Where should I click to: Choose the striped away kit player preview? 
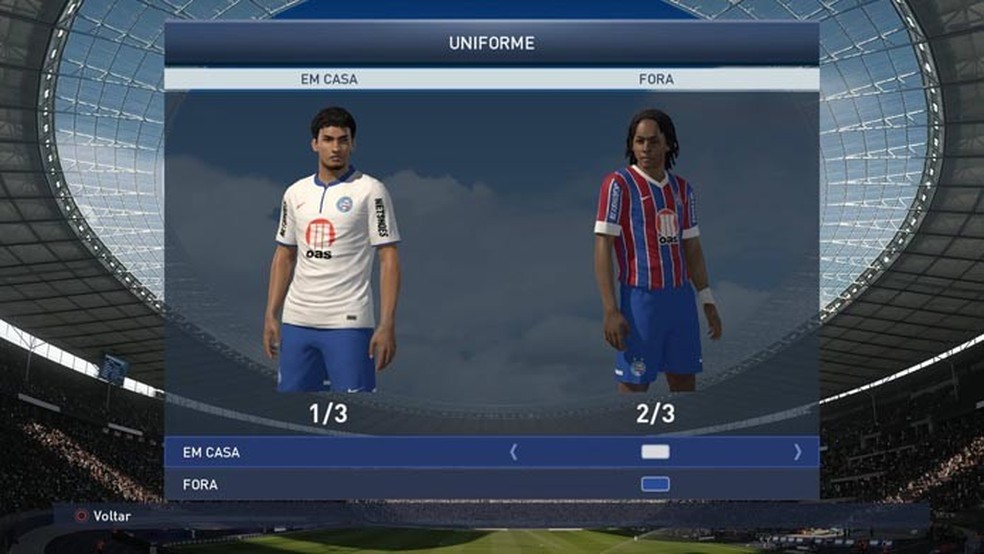(x=653, y=250)
